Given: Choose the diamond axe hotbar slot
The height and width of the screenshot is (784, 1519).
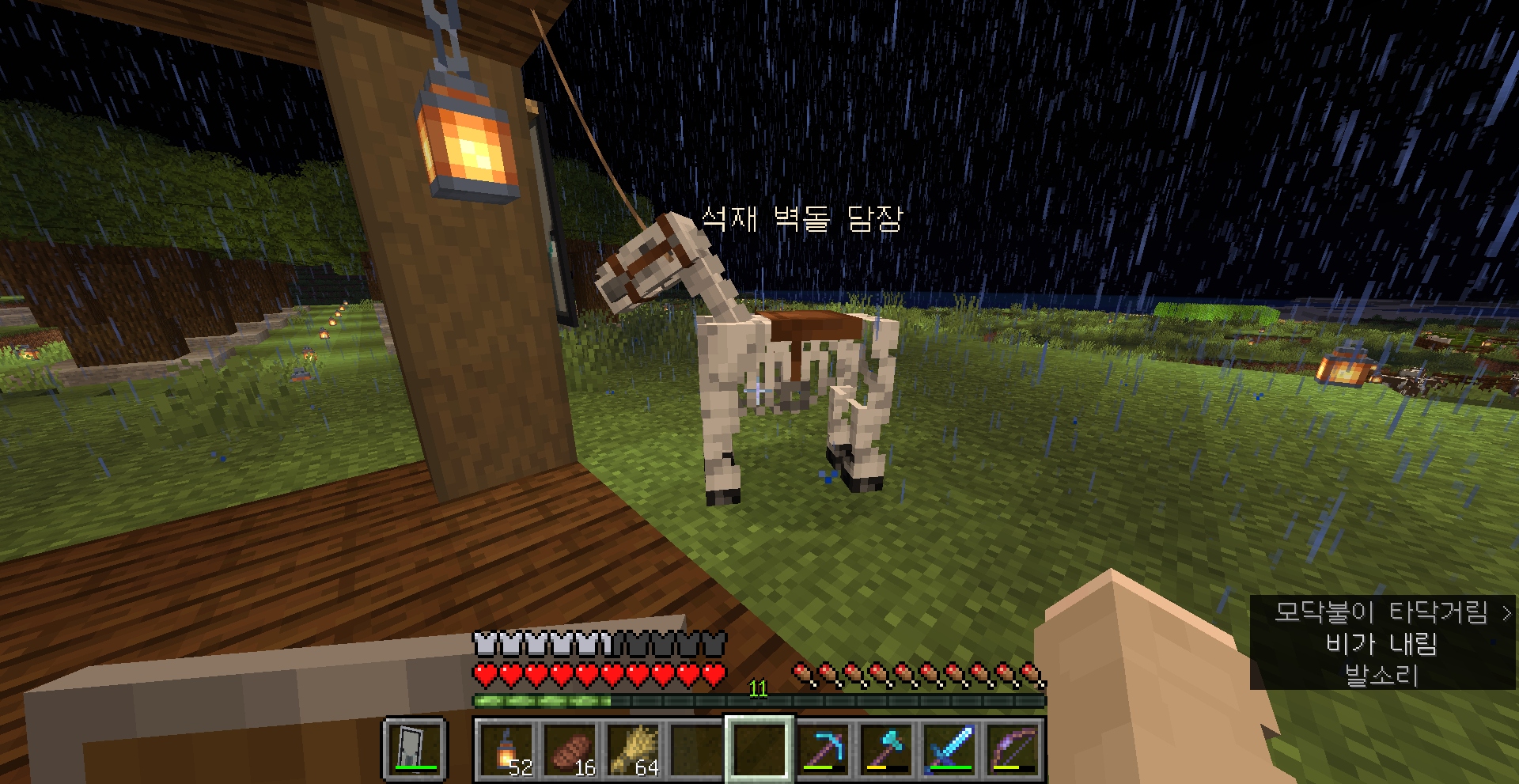Looking at the screenshot, I should pos(887,749).
